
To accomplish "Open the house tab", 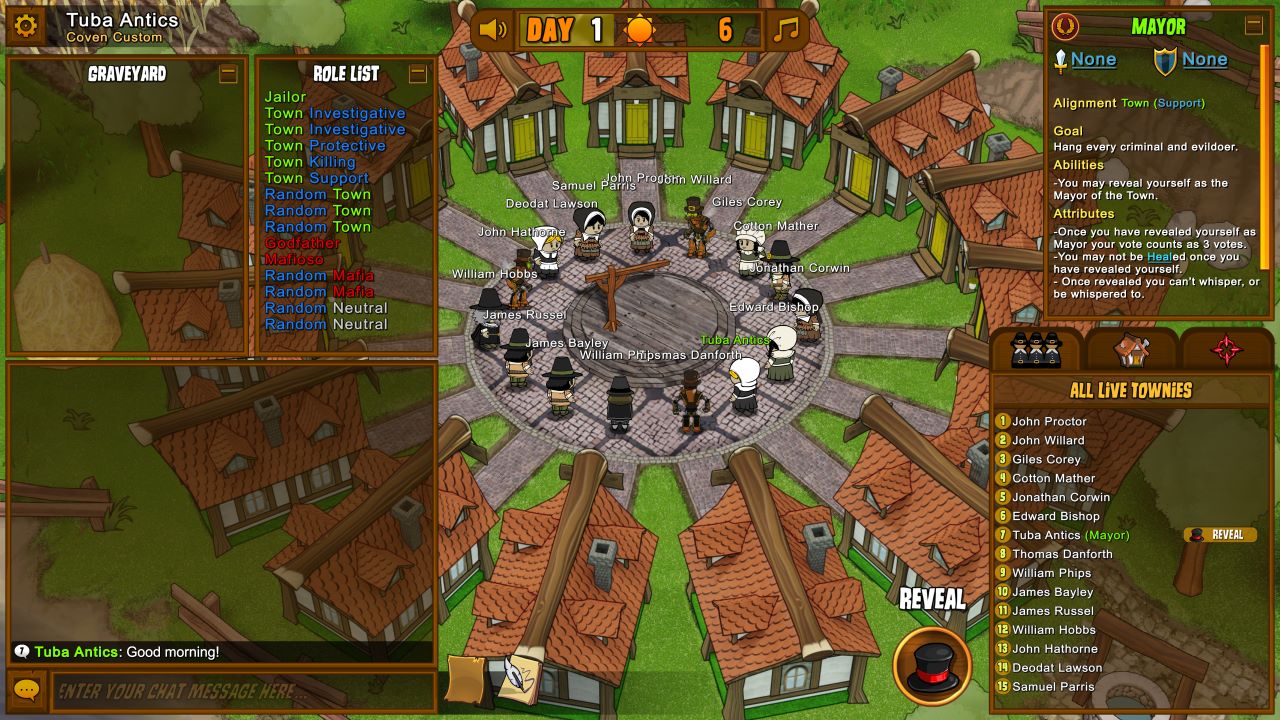I will (1132, 350).
